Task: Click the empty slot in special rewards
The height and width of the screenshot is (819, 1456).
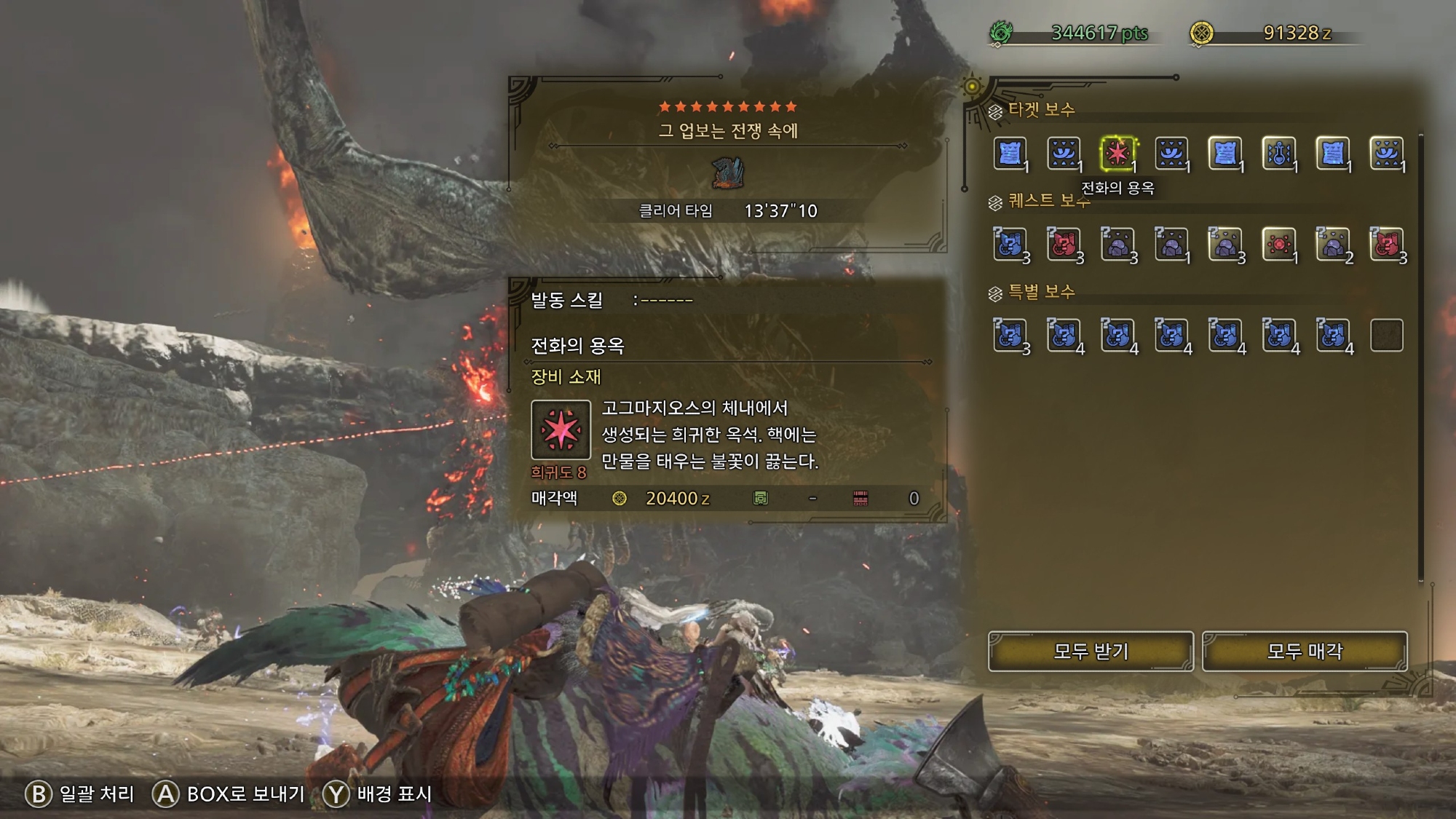Action: pyautogui.click(x=1386, y=336)
